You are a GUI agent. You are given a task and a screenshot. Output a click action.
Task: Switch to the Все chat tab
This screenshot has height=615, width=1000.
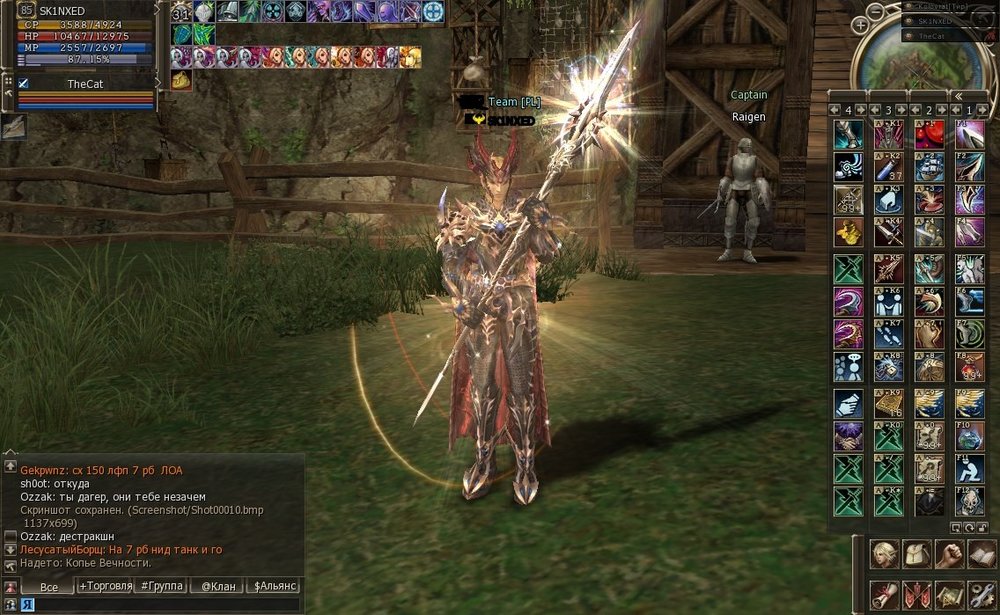(48, 587)
